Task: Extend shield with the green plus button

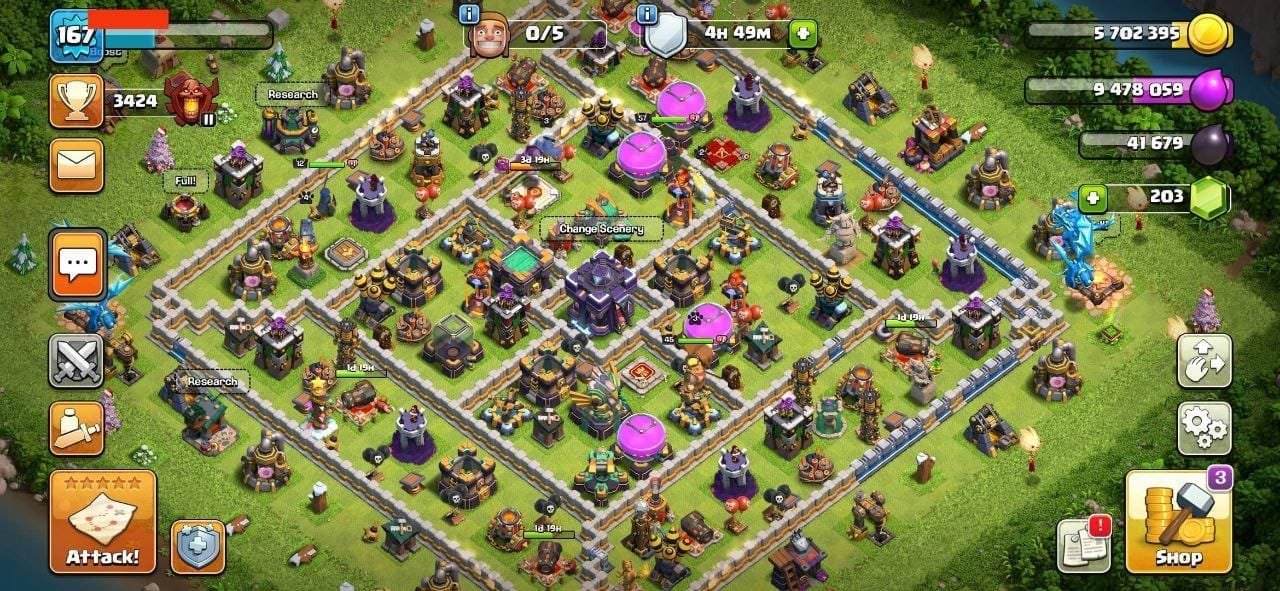Action: [x=802, y=33]
